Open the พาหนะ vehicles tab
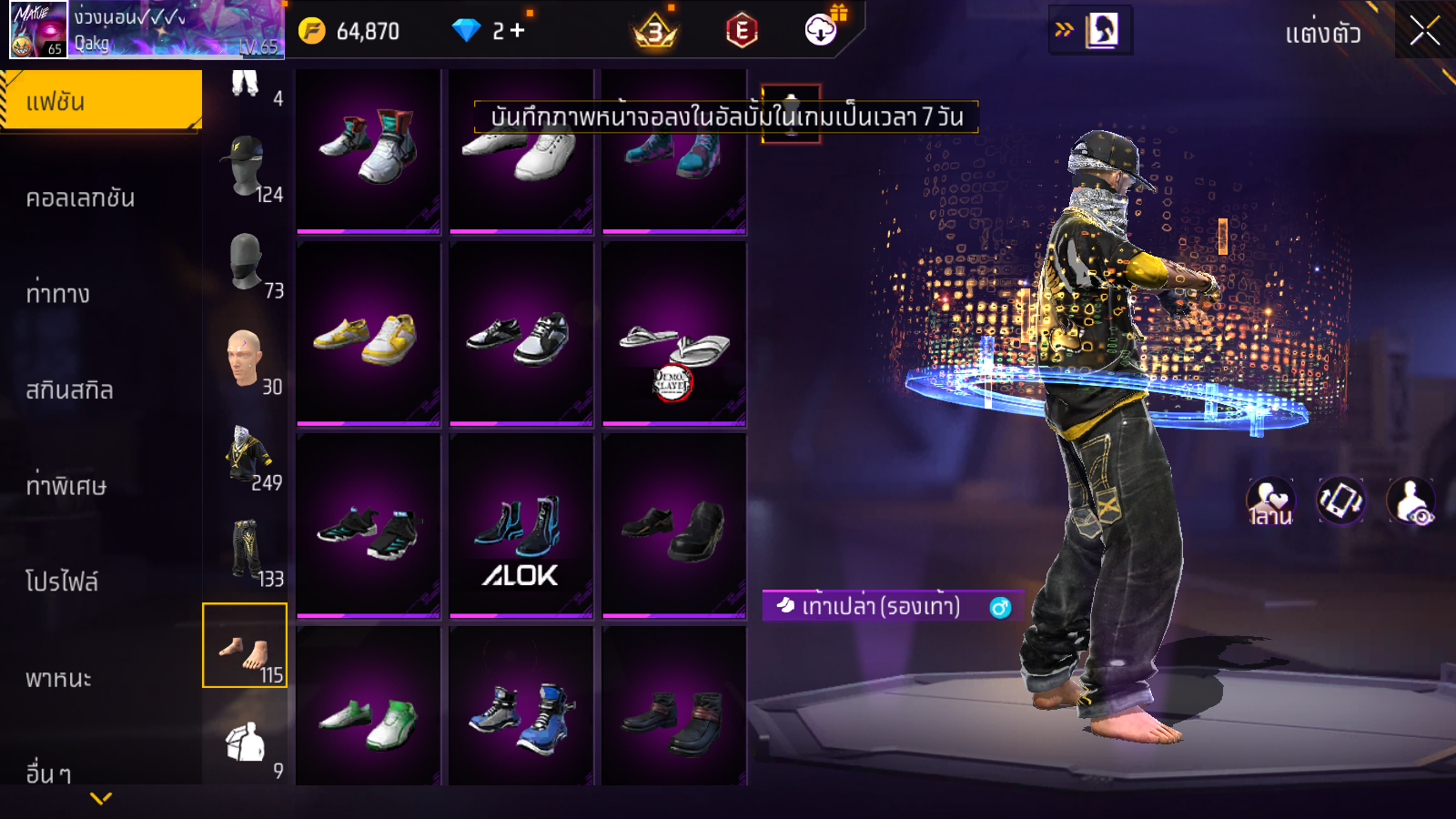 coord(59,678)
